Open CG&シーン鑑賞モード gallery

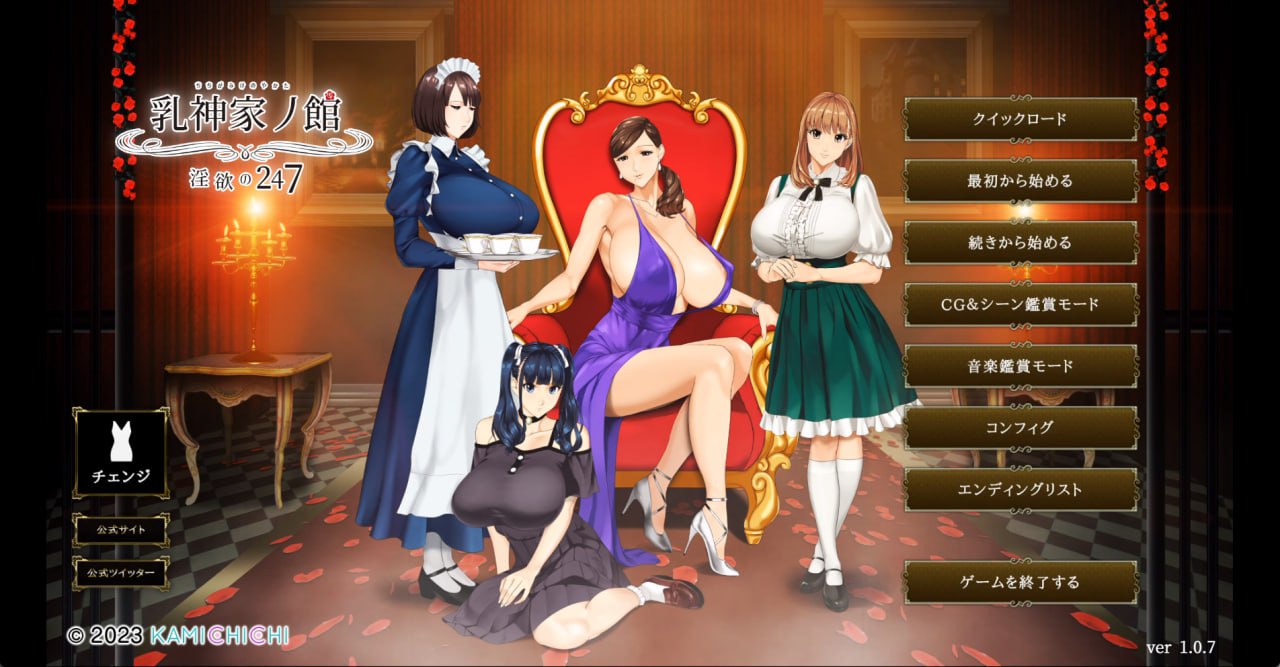1020,304
